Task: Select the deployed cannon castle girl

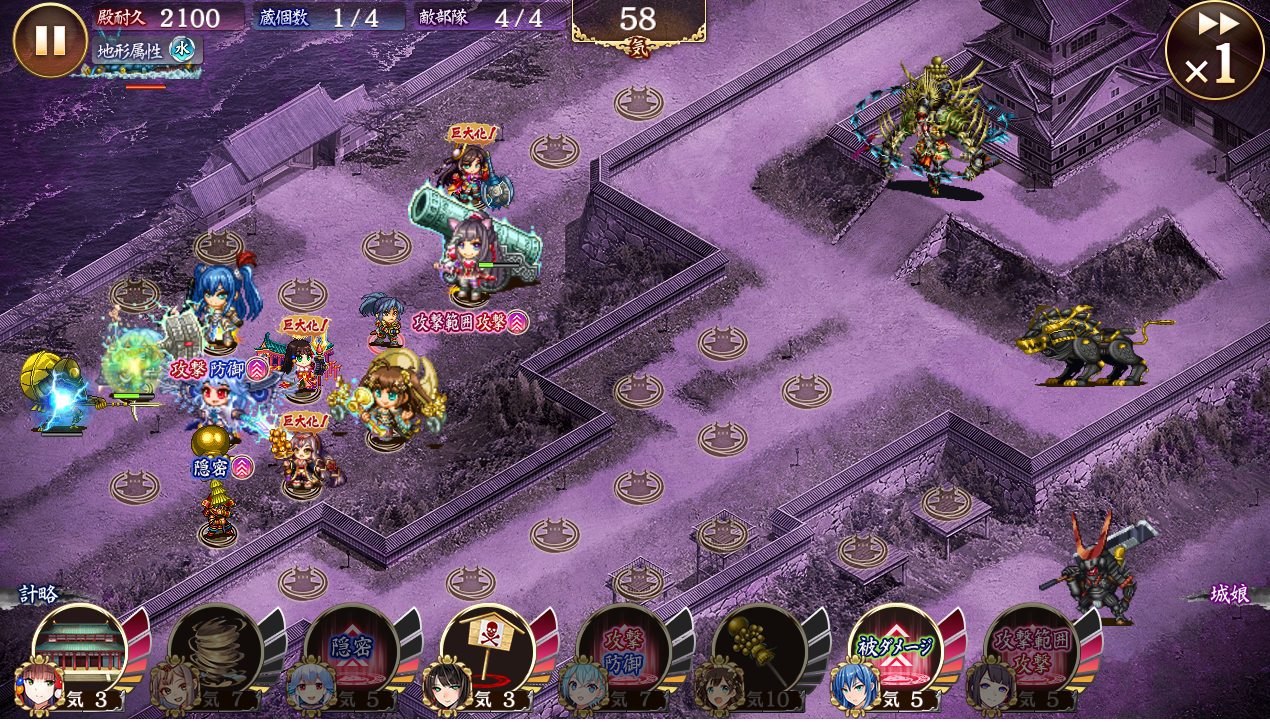Action: pos(470,250)
